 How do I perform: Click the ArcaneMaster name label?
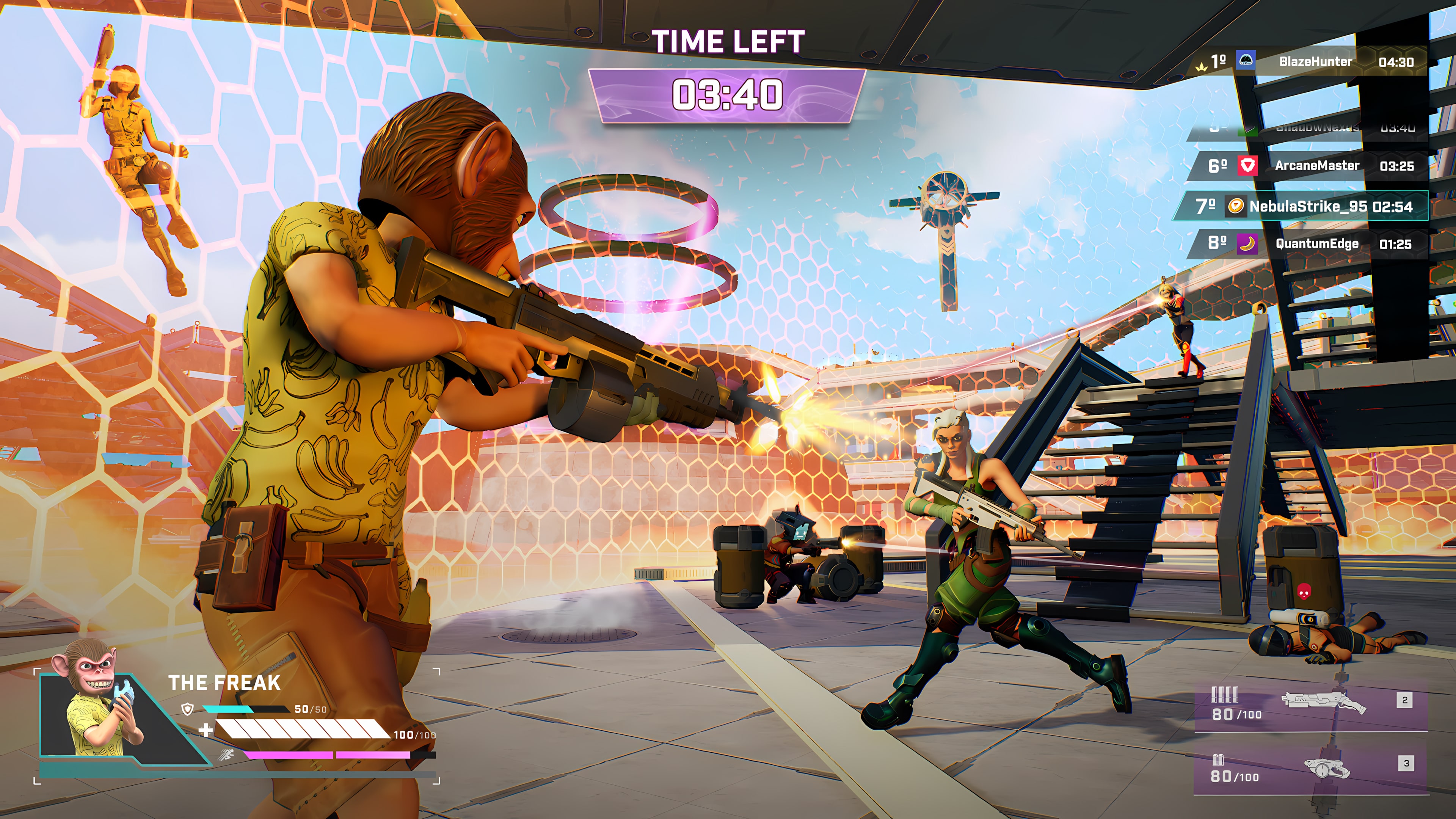point(1317,166)
